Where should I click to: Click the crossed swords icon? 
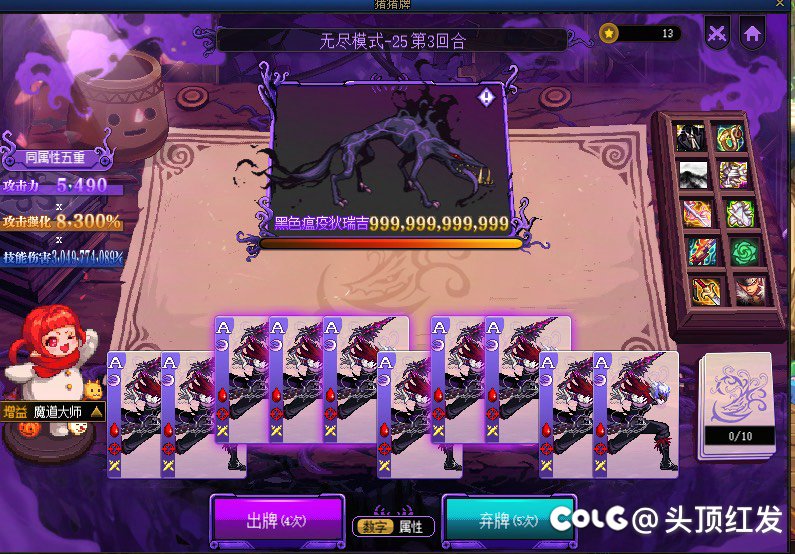716,32
